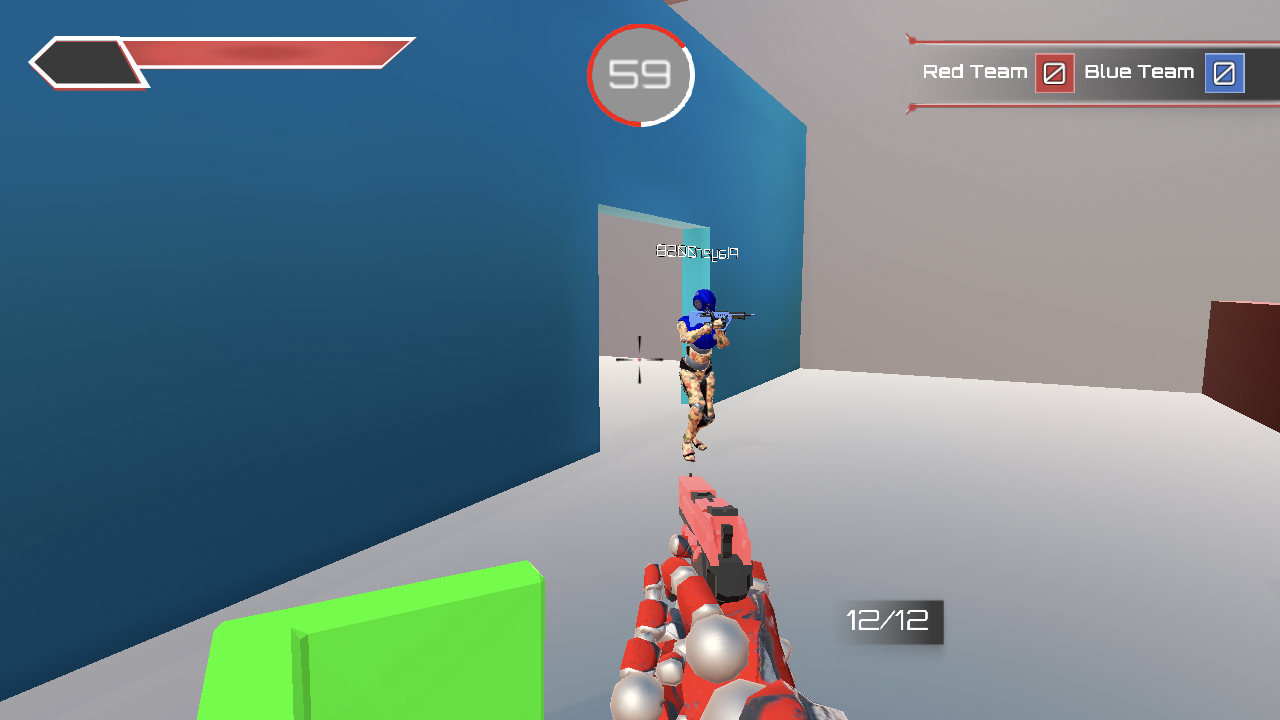The width and height of the screenshot is (1280, 720).
Task: Click the circular countdown timer showing 59
Action: click(641, 75)
